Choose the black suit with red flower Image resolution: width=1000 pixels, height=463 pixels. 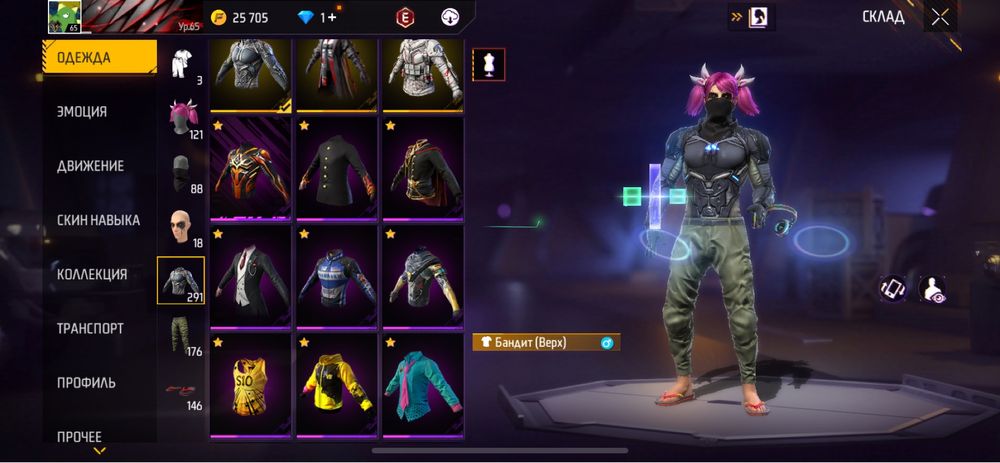pos(250,276)
